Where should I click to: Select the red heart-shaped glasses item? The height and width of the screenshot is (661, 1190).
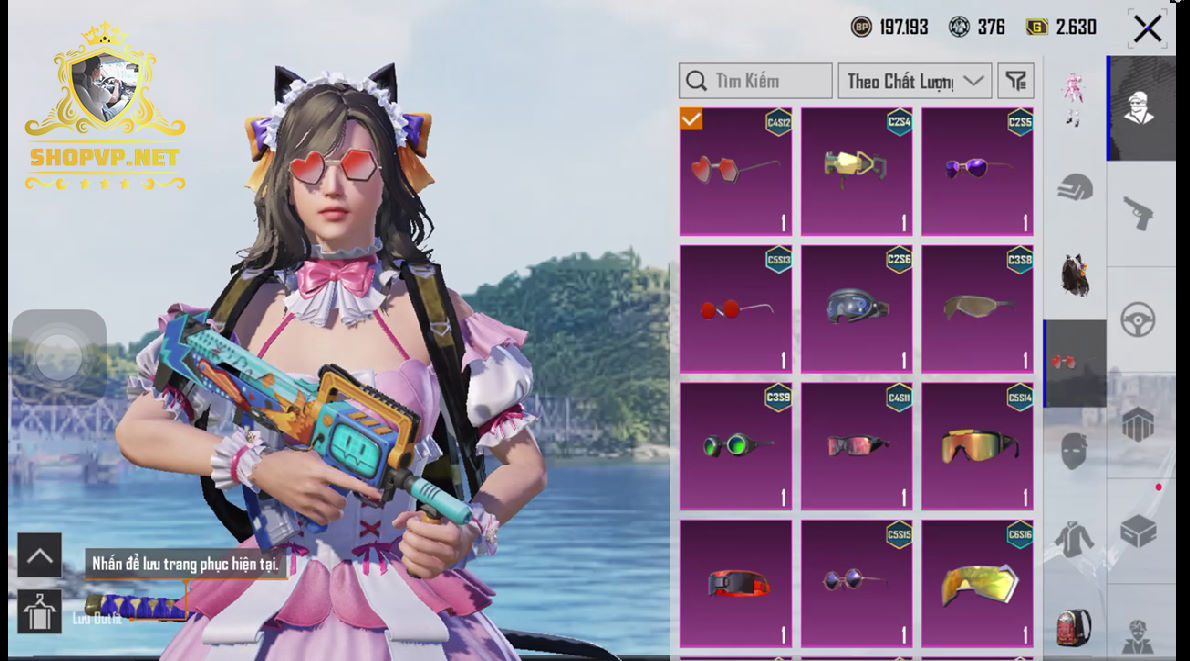pos(736,171)
